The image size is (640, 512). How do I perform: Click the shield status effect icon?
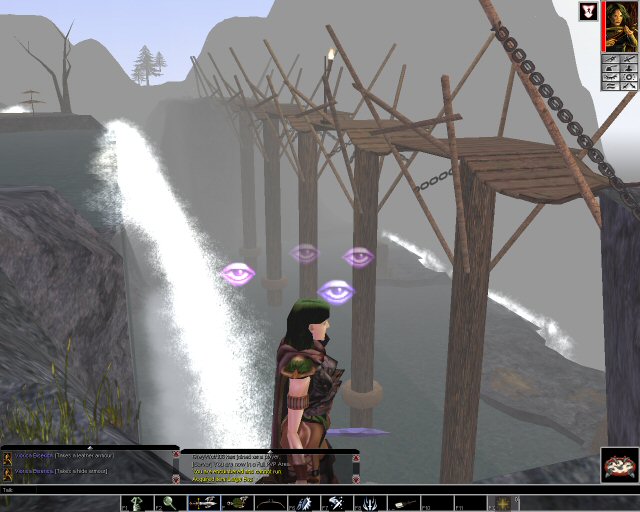(x=588, y=11)
